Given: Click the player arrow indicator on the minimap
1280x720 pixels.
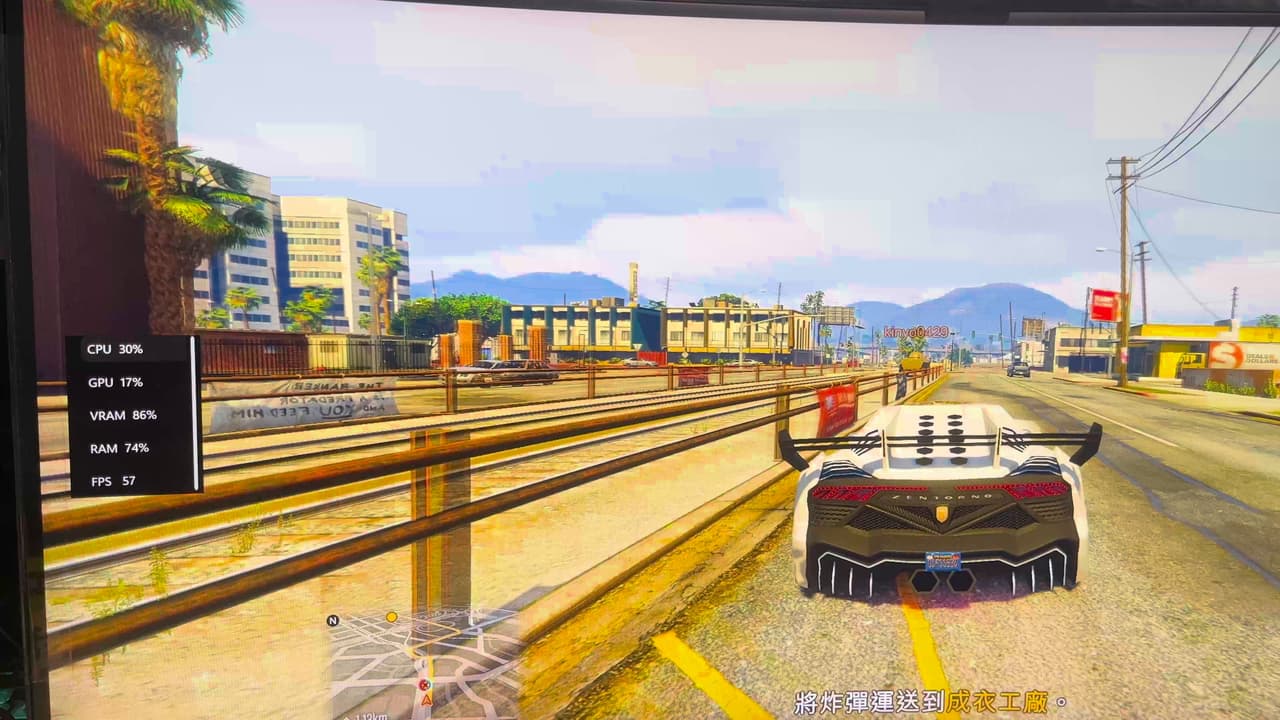Looking at the screenshot, I should coord(426,700).
